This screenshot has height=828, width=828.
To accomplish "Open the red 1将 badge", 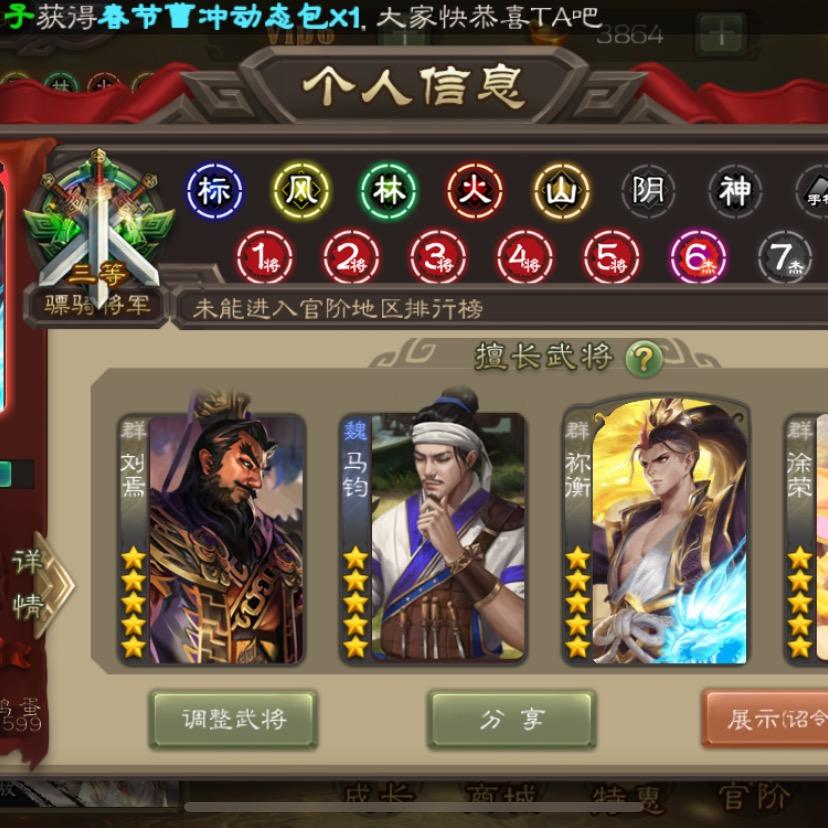I will point(264,258).
